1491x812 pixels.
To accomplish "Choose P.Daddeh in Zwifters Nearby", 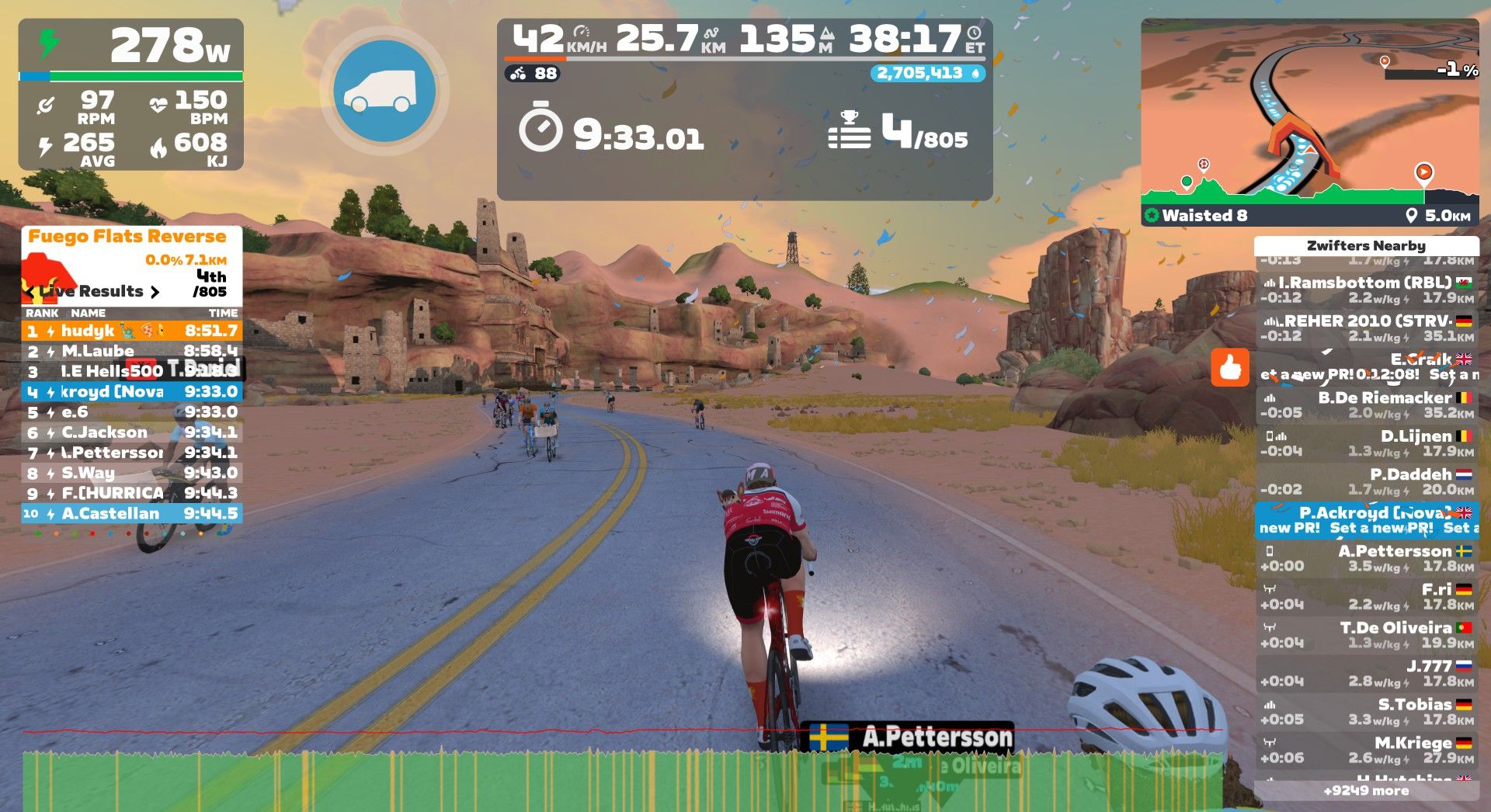I will point(1366,481).
